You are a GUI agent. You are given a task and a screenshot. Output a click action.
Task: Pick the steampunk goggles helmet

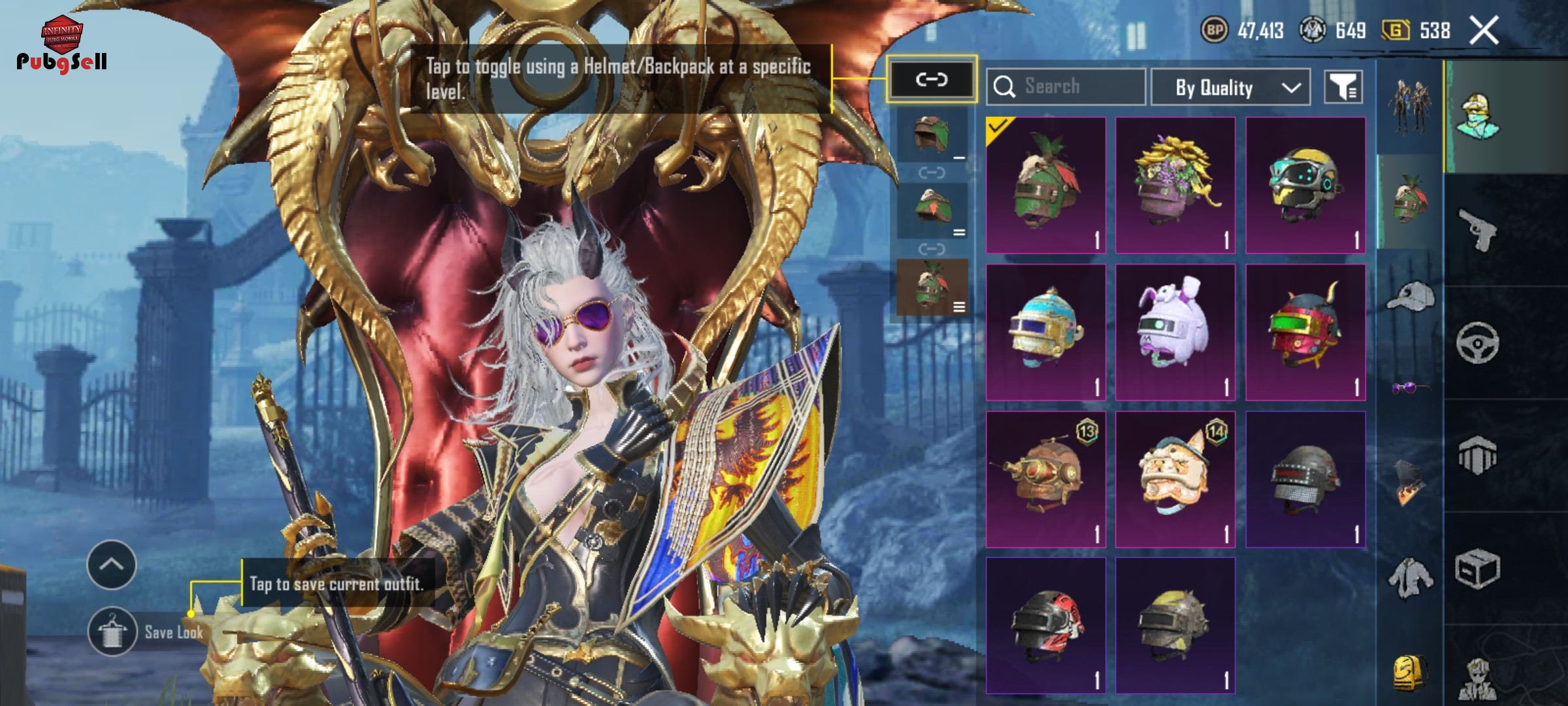coord(1045,479)
